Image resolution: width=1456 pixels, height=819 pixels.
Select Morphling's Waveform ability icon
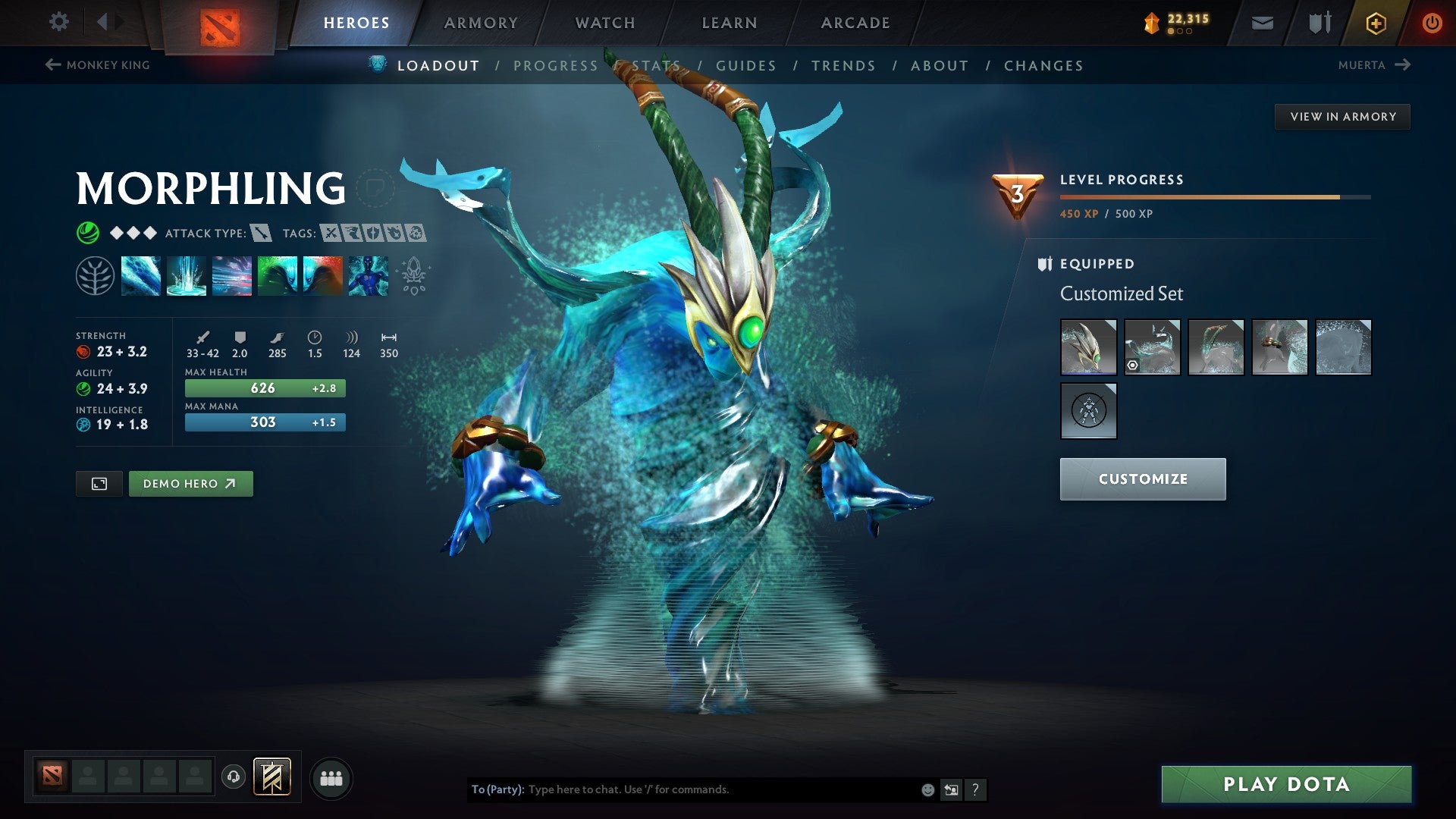coord(141,276)
